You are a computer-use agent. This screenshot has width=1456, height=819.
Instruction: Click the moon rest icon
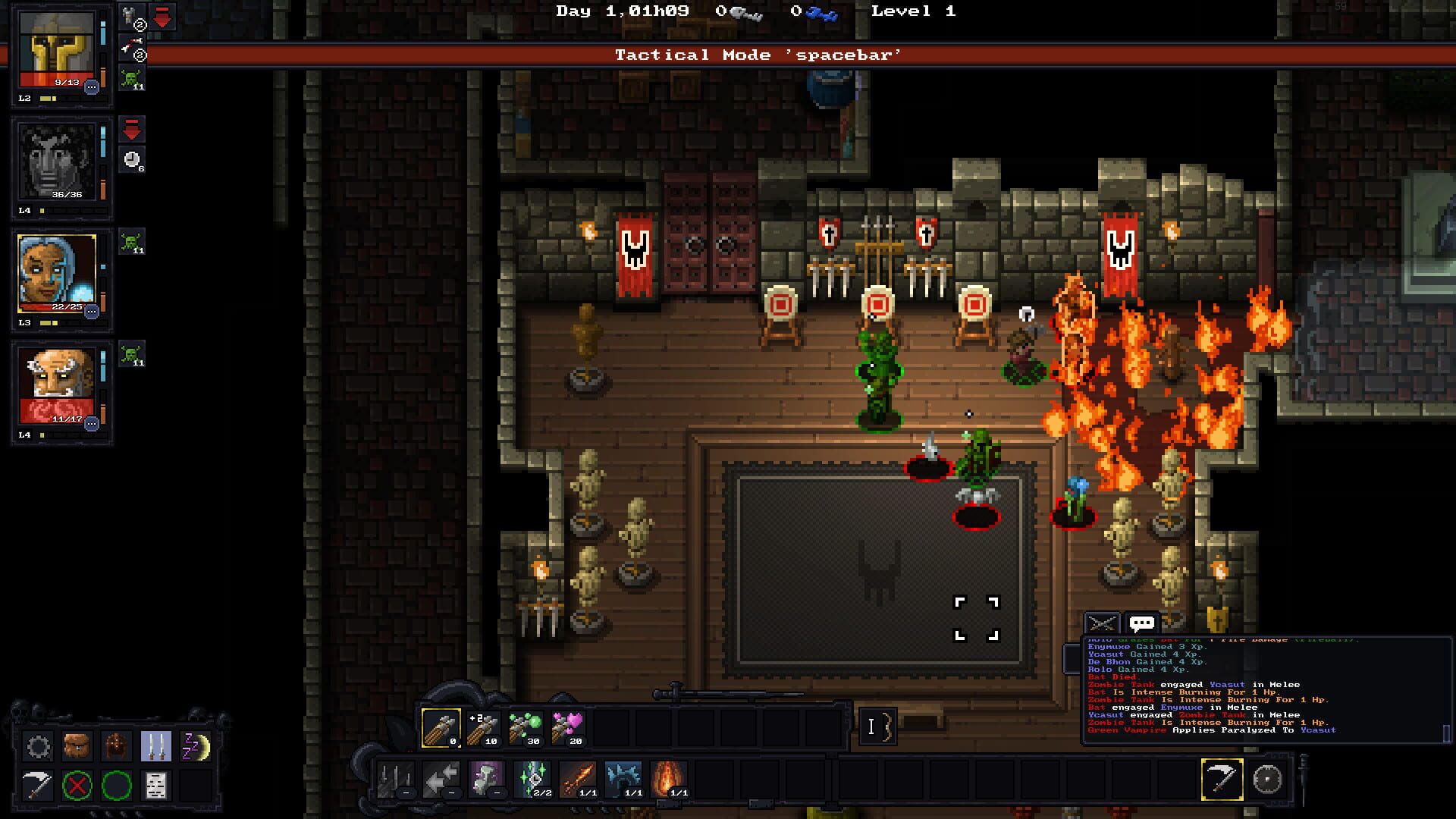196,747
